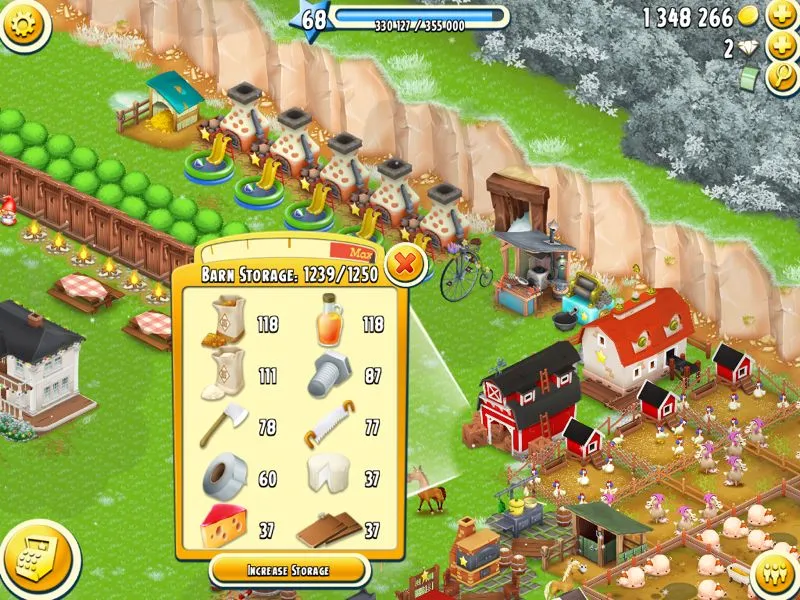Choose the bolt item in storage
Viewport: 800px width, 600px height.
tap(331, 376)
